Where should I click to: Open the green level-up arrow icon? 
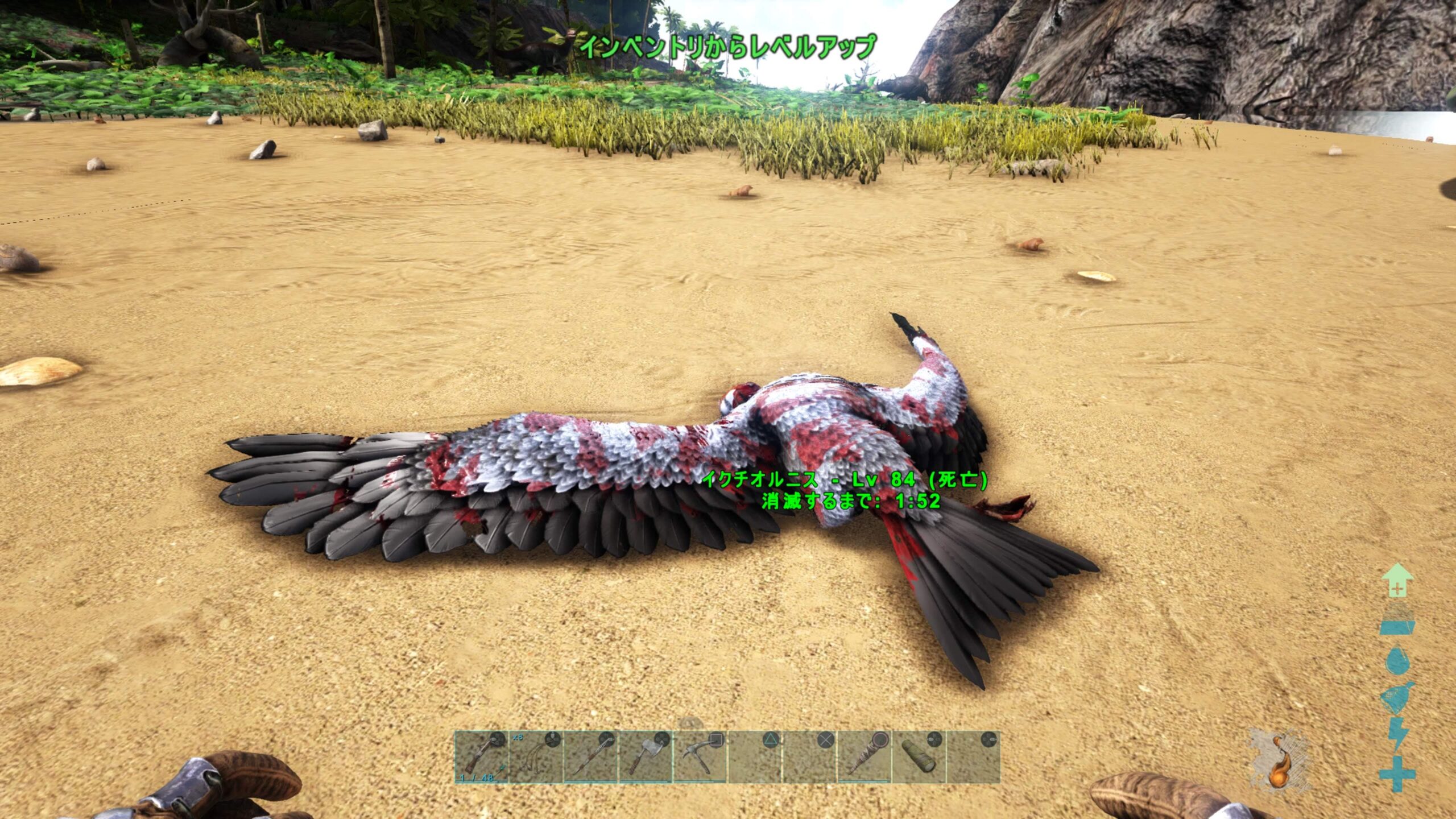click(1397, 581)
